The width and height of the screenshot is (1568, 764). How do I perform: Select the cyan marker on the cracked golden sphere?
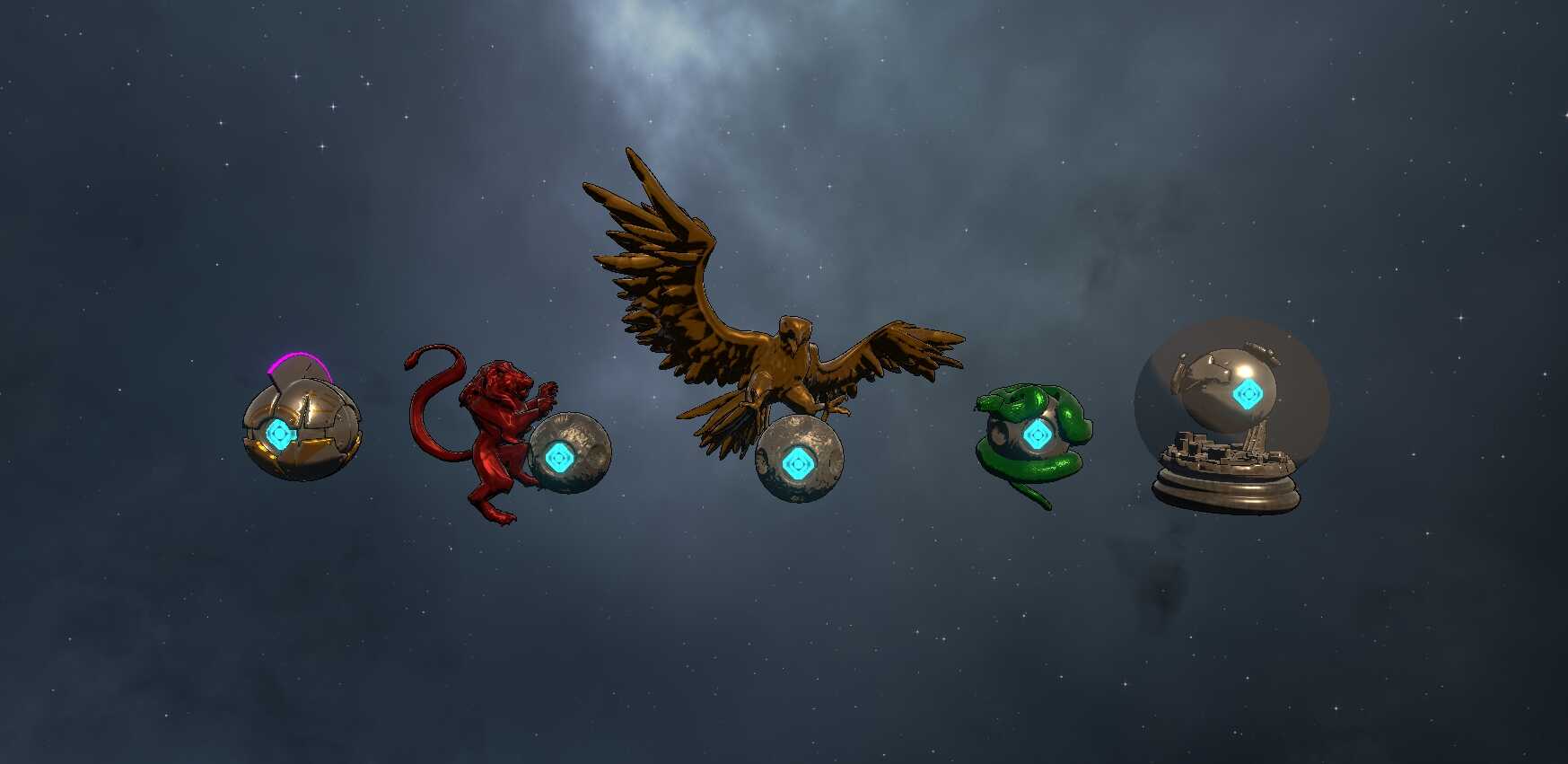281,435
